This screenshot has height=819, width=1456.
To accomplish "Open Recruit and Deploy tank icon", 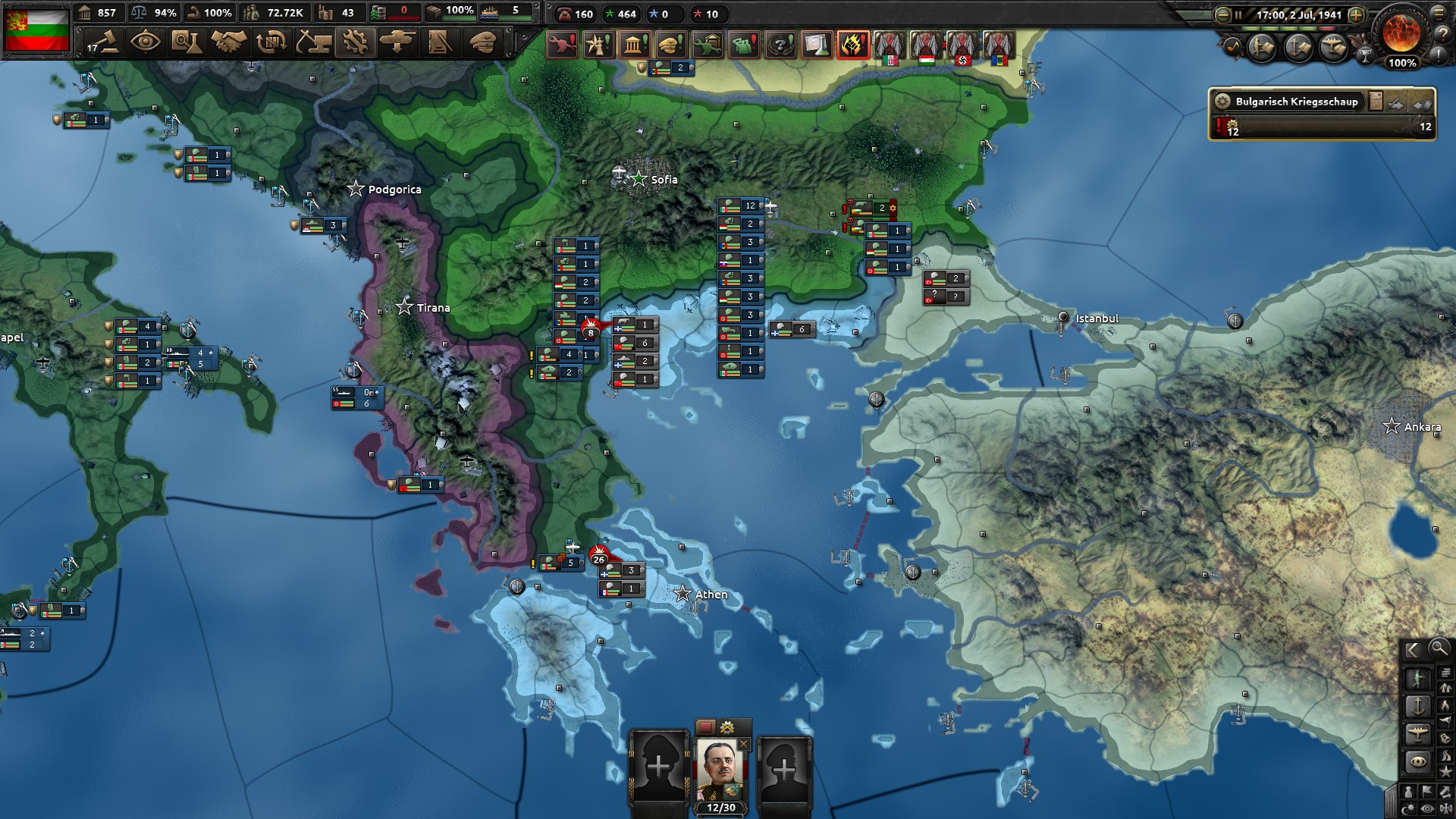I will 397,43.
